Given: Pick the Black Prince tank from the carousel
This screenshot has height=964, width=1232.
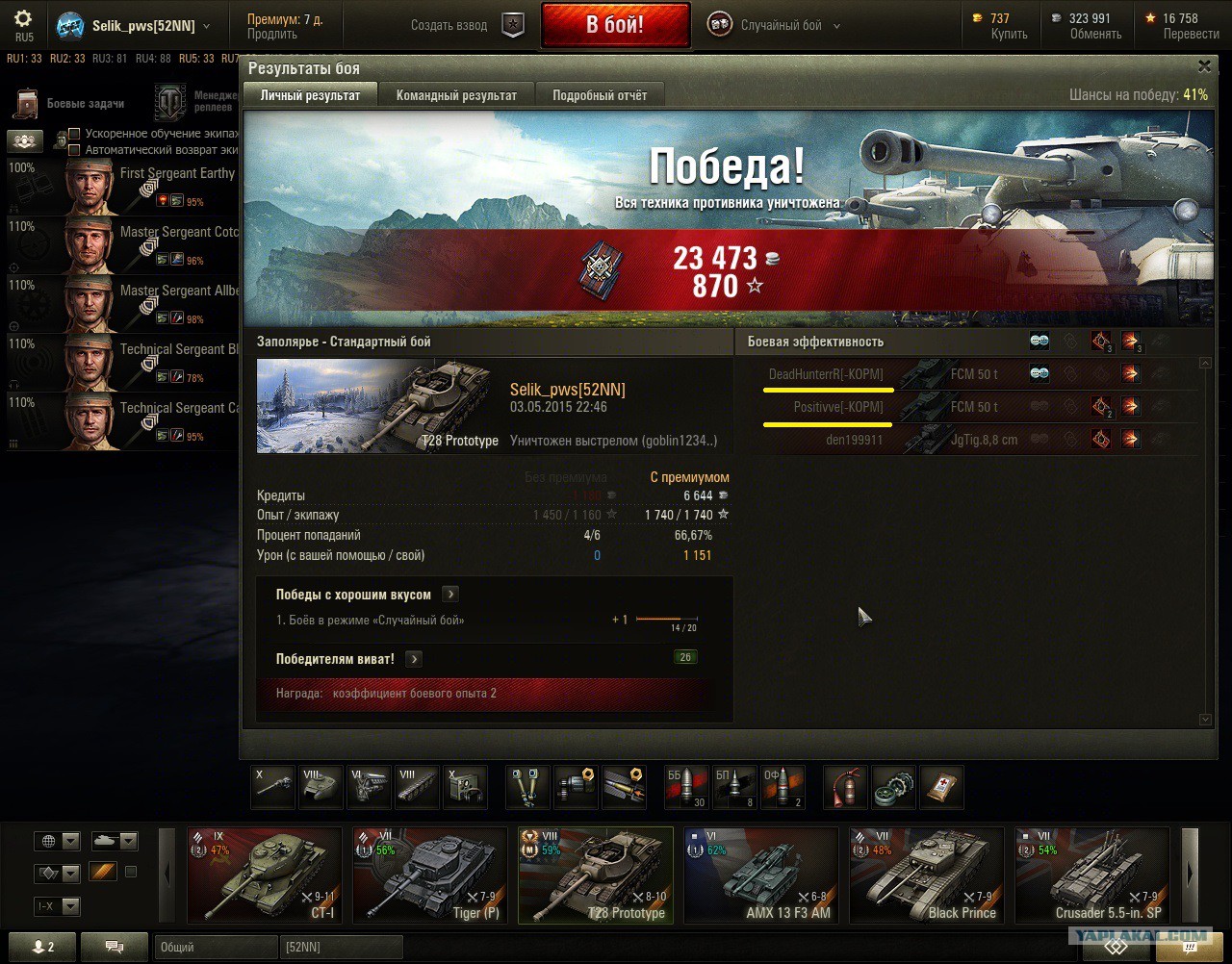Looking at the screenshot, I should [926, 875].
